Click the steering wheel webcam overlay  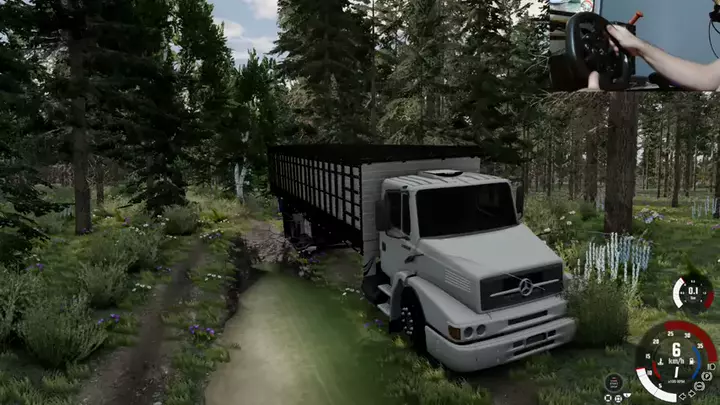tap(633, 45)
